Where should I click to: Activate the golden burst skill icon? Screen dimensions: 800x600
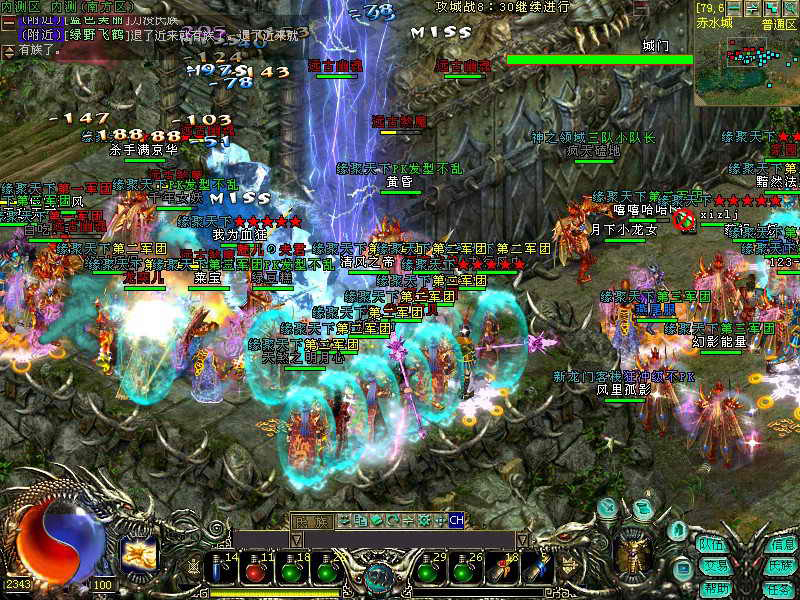tap(138, 556)
